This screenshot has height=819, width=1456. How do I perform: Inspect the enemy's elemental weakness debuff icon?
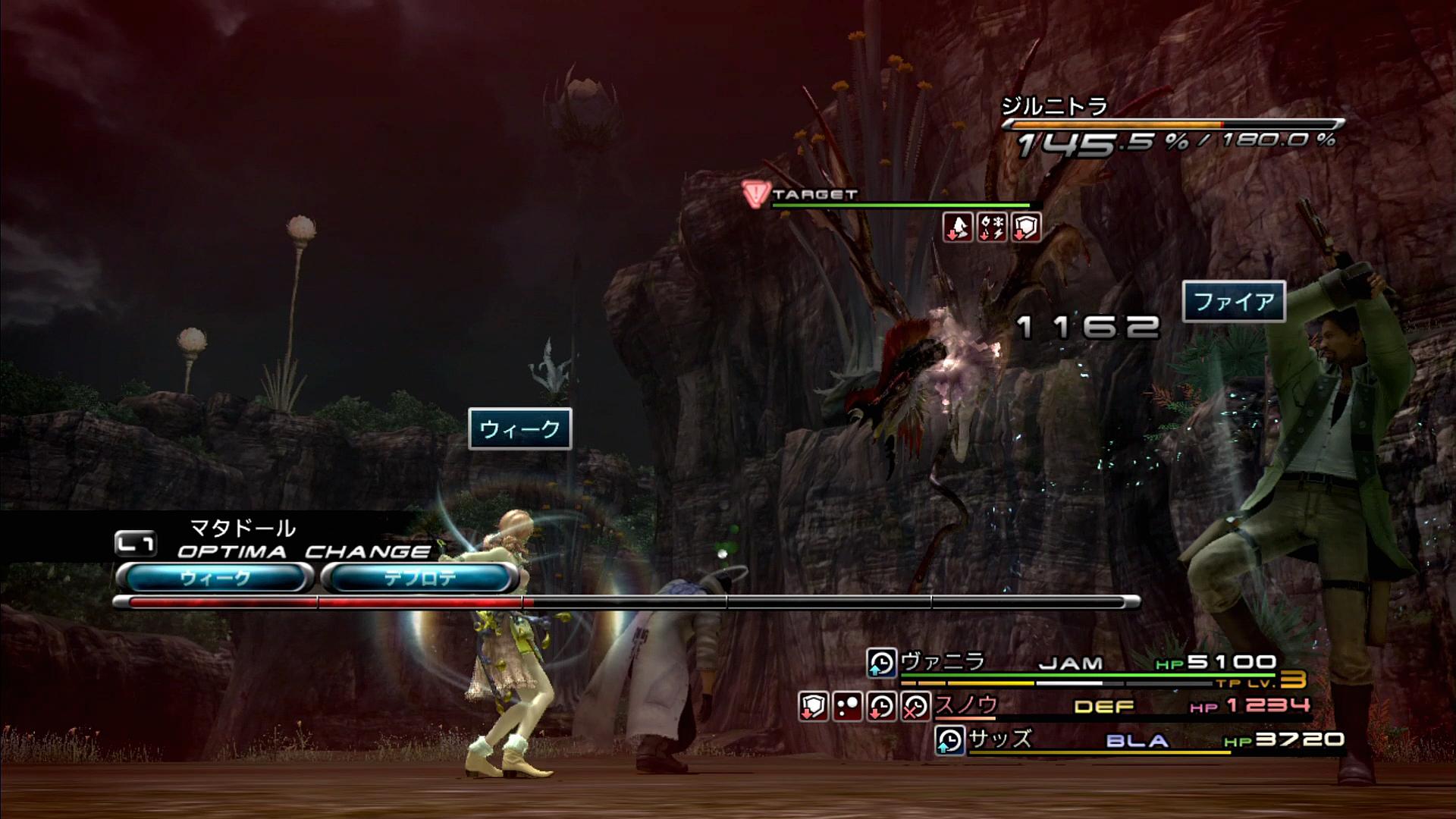coord(992,227)
